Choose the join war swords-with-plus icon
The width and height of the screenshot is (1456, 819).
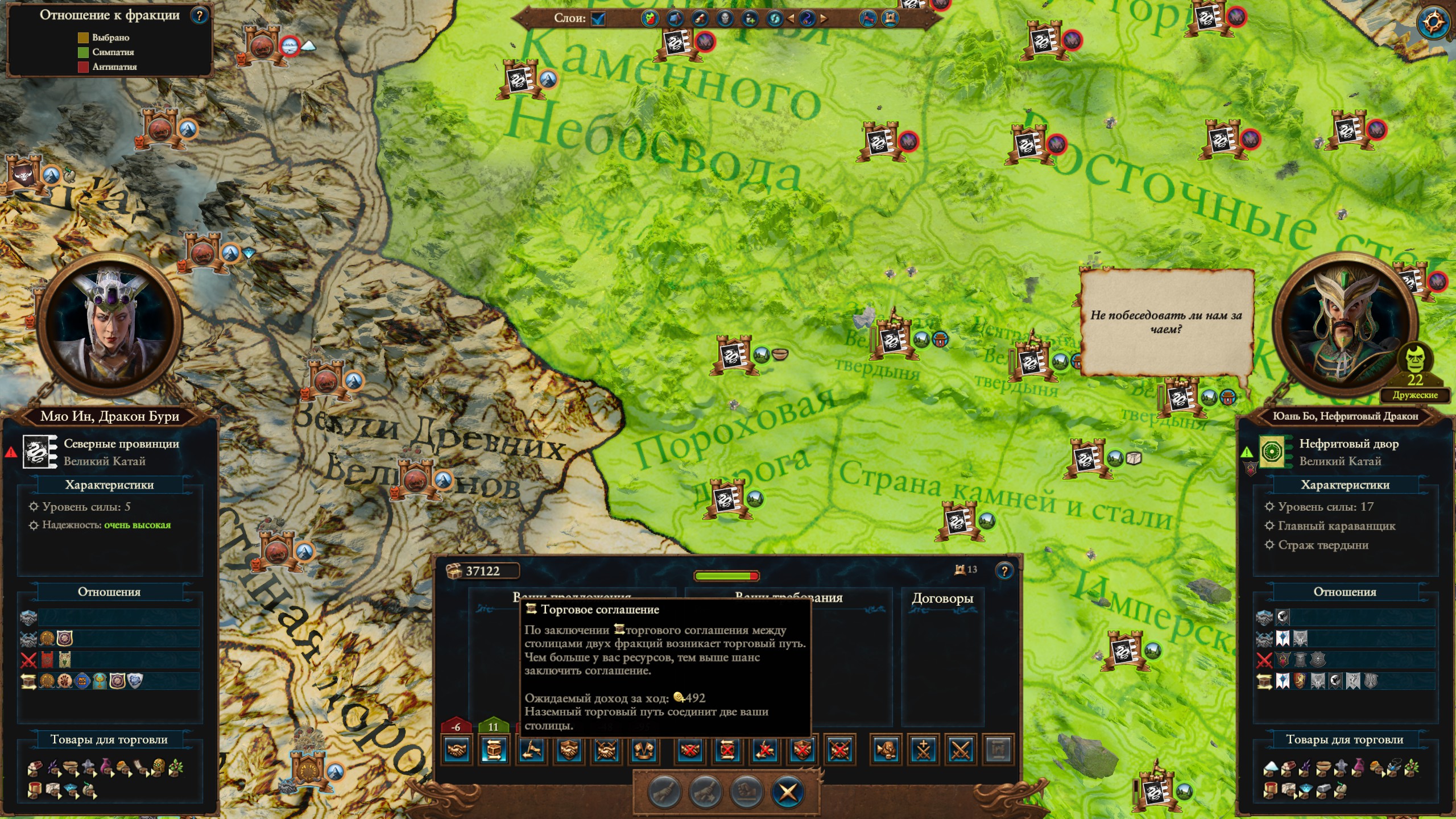[923, 750]
